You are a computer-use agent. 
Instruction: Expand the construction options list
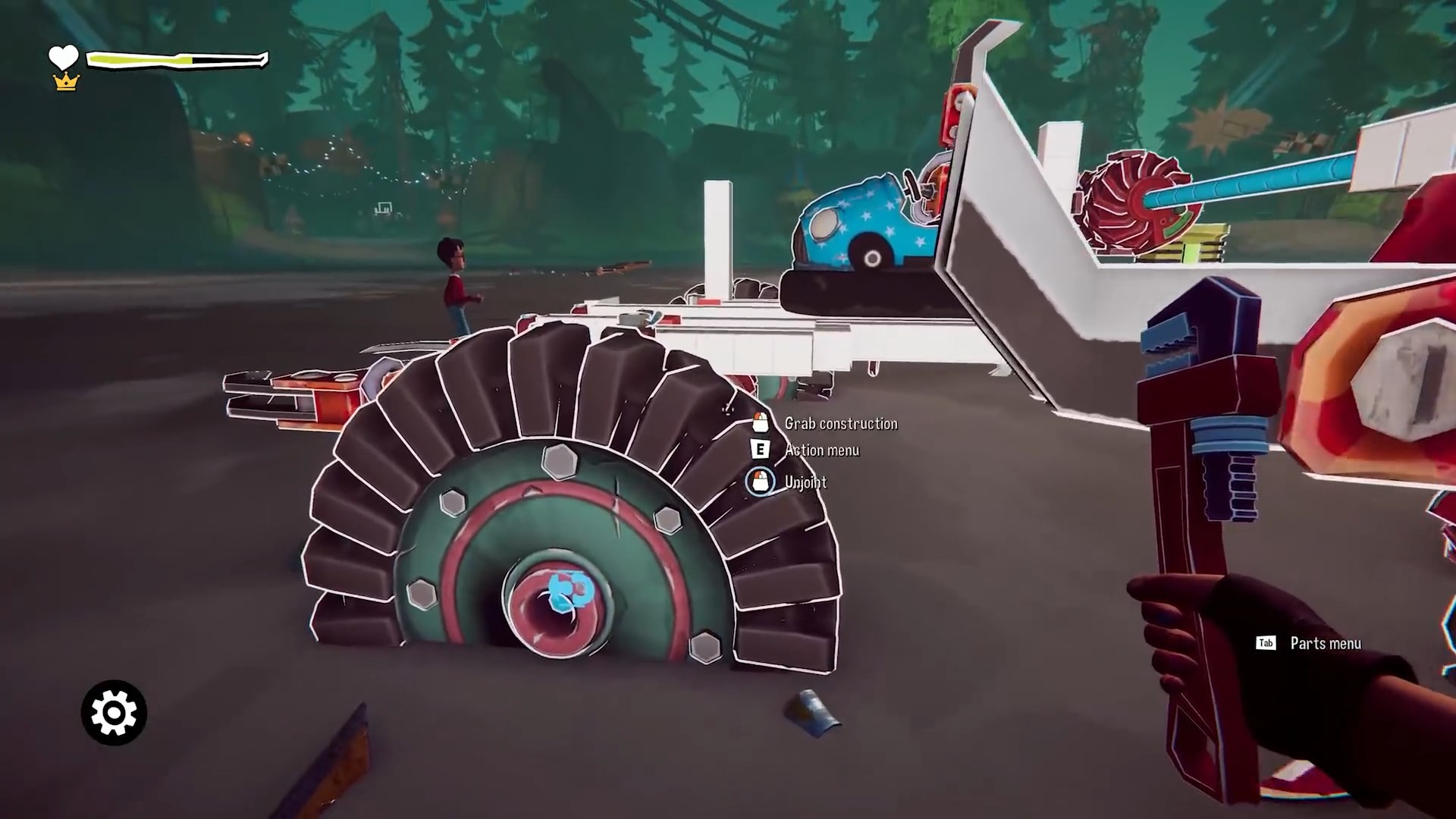[842, 423]
